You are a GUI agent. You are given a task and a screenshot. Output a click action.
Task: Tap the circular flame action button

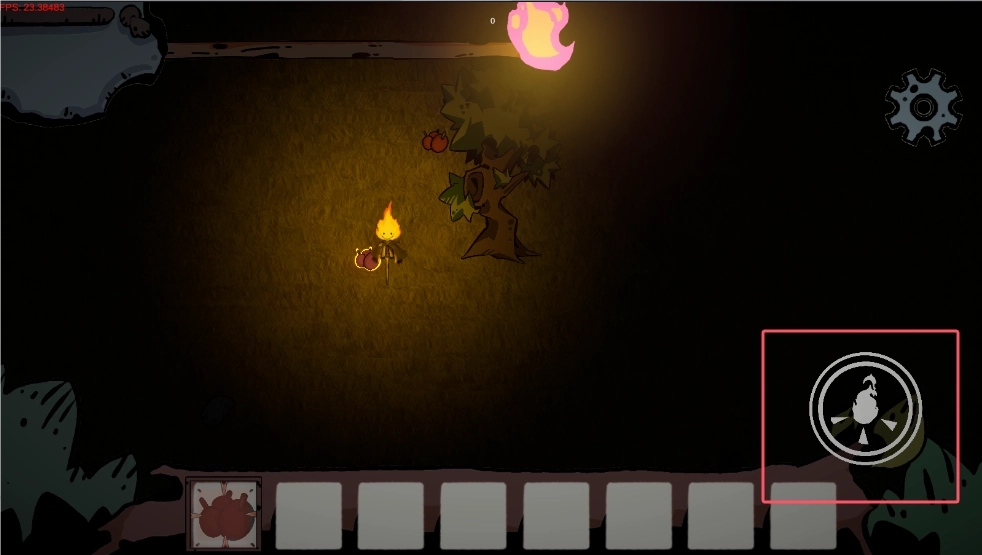pyautogui.click(x=865, y=407)
